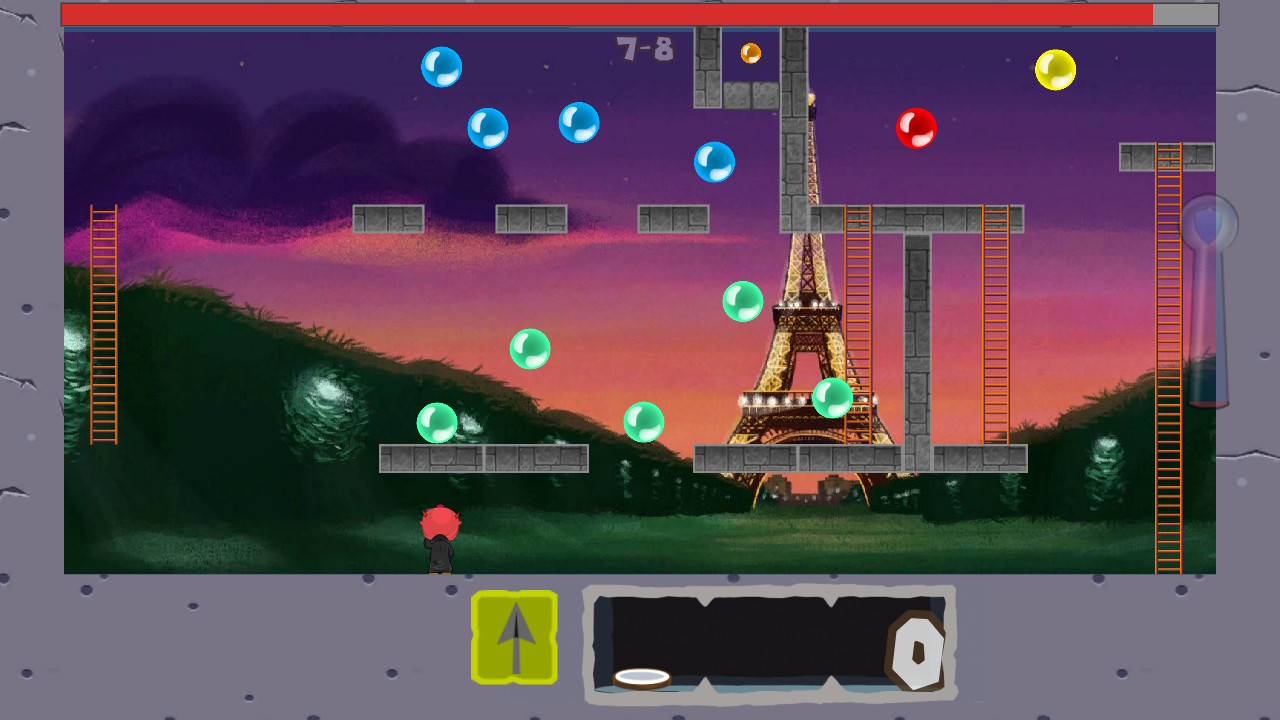Select the arrow harpoon weapon icon

514,636
